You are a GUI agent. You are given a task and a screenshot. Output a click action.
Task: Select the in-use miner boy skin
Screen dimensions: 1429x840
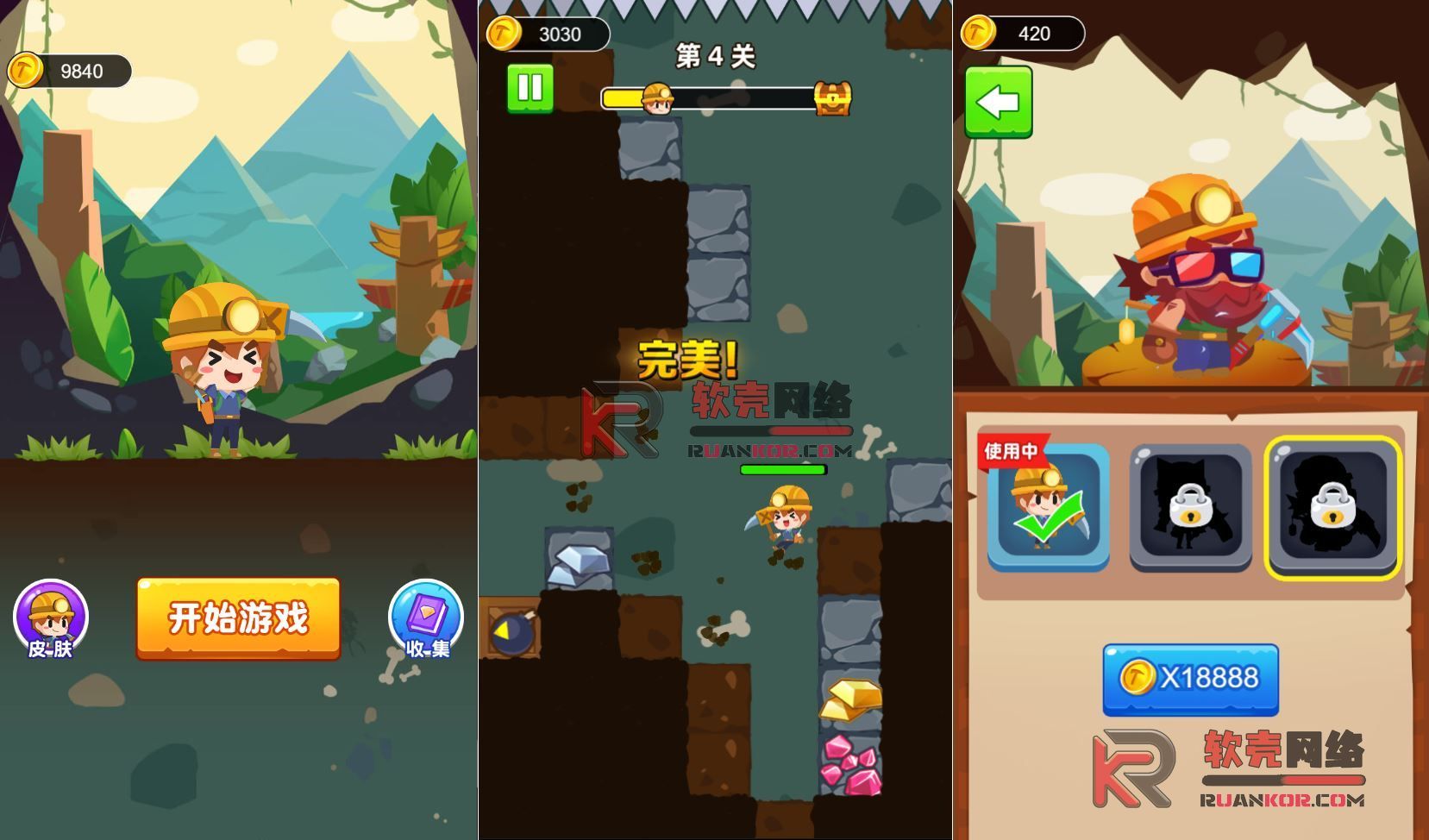coord(1048,508)
